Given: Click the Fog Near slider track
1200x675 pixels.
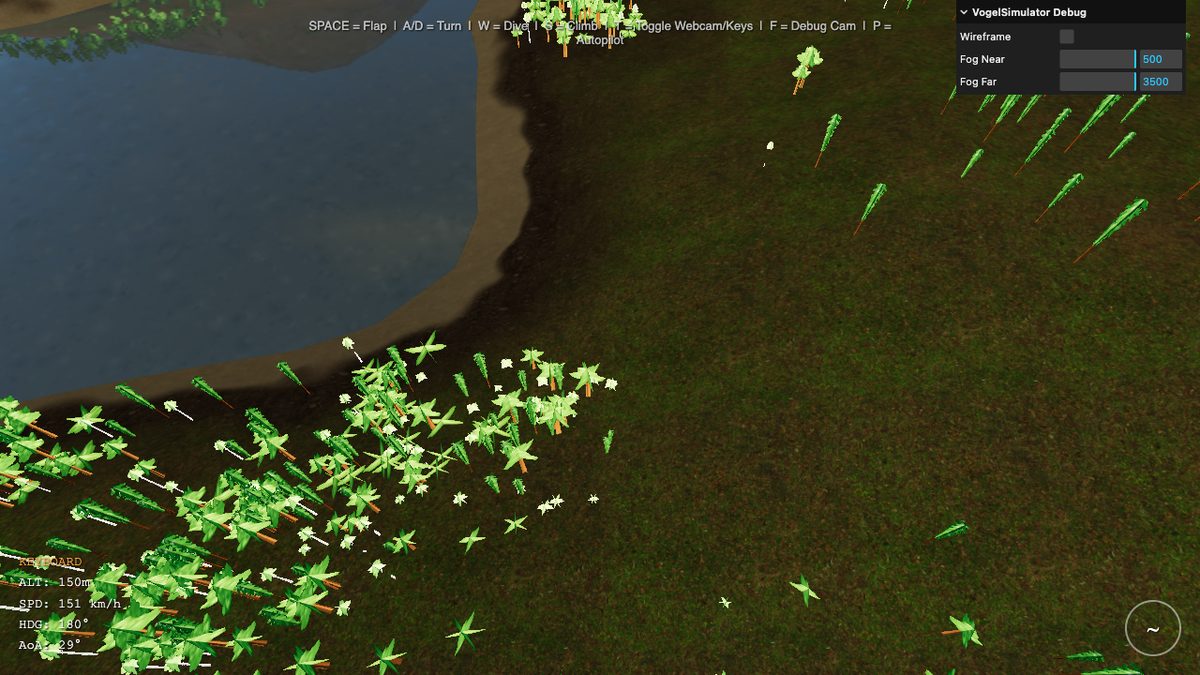Looking at the screenshot, I should pyautogui.click(x=1097, y=59).
